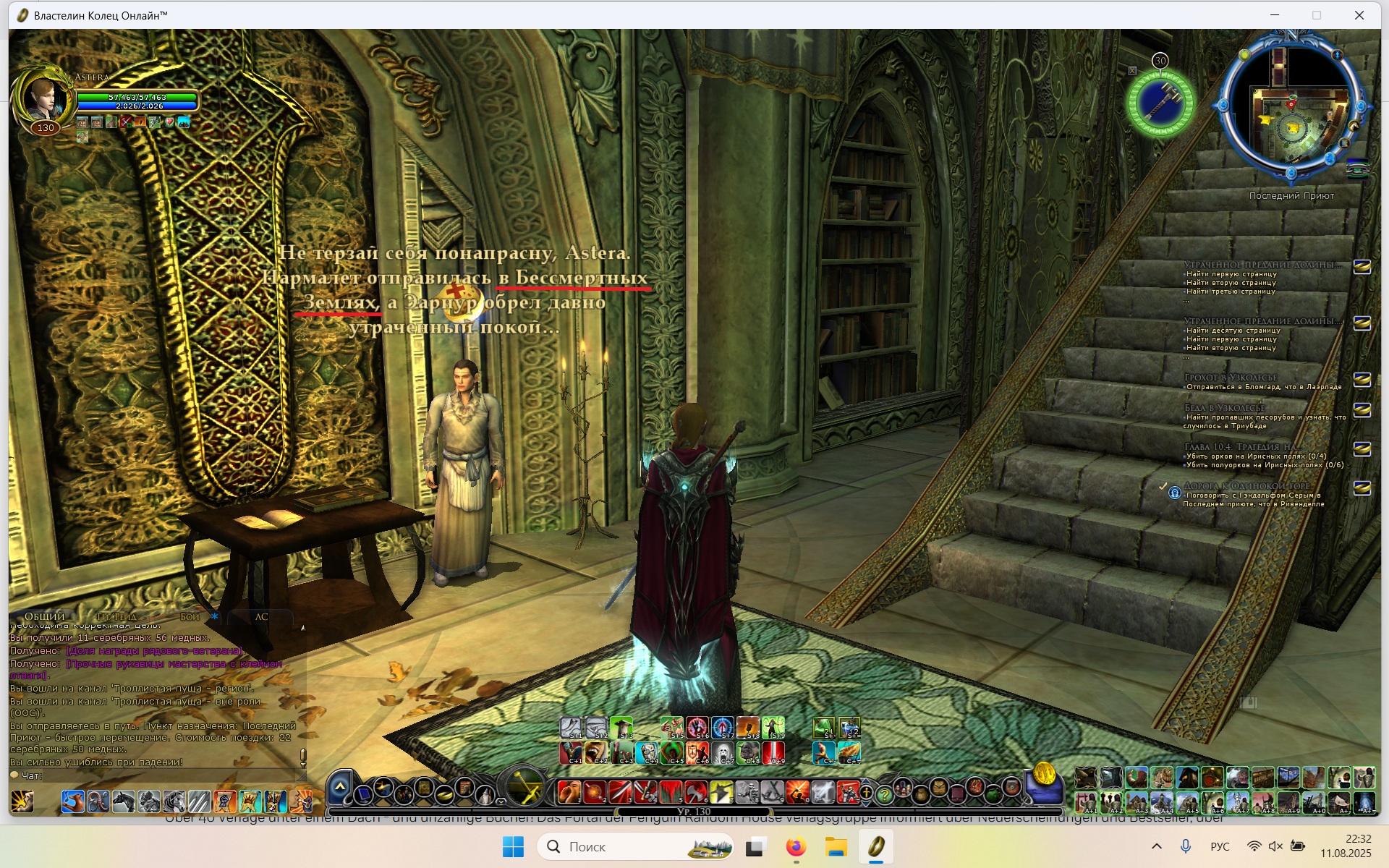Open the hammer item-wear indicator with 30
This screenshot has width=1389, height=868.
[x=1160, y=103]
